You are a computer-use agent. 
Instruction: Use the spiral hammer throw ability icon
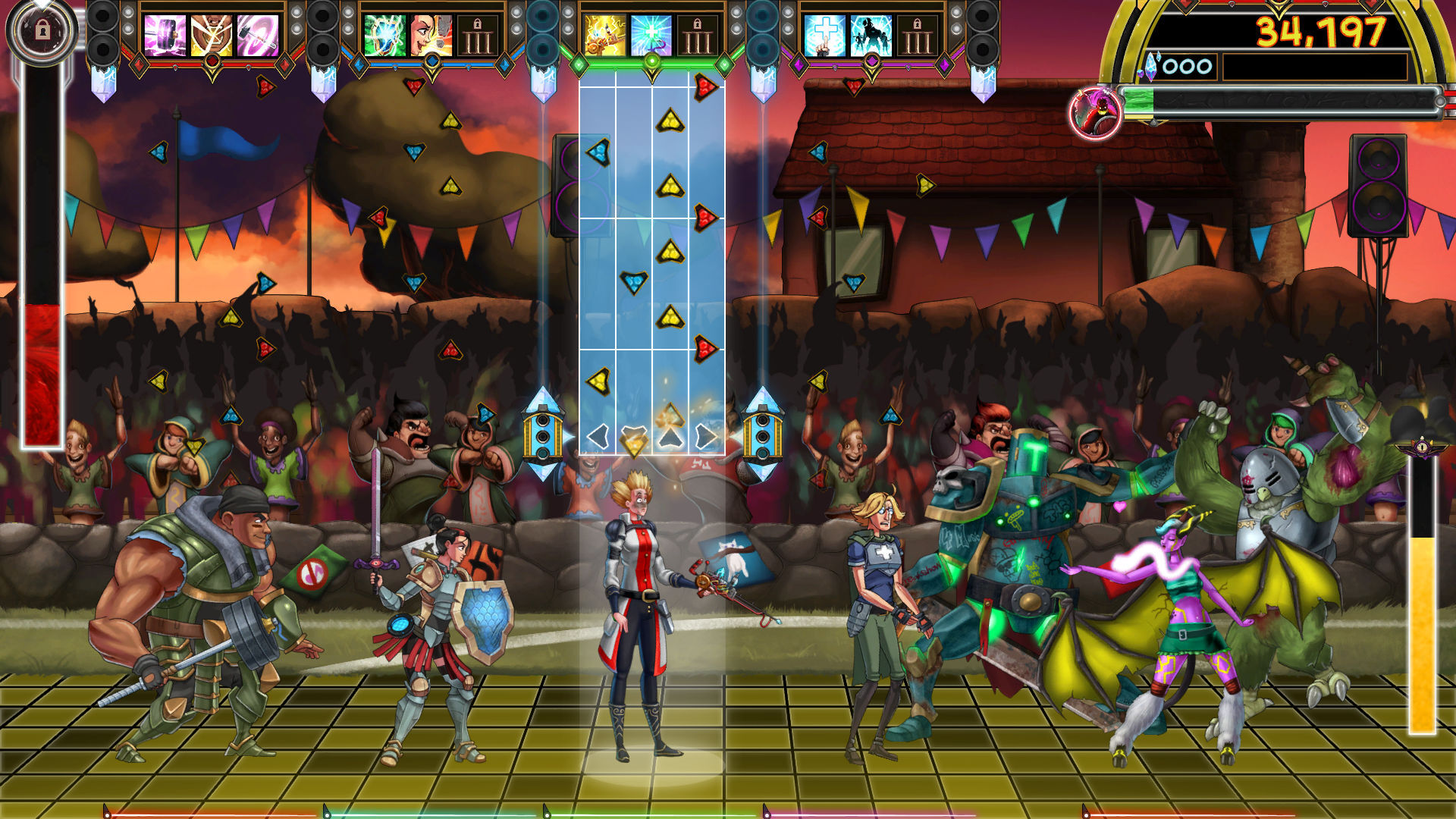254,32
